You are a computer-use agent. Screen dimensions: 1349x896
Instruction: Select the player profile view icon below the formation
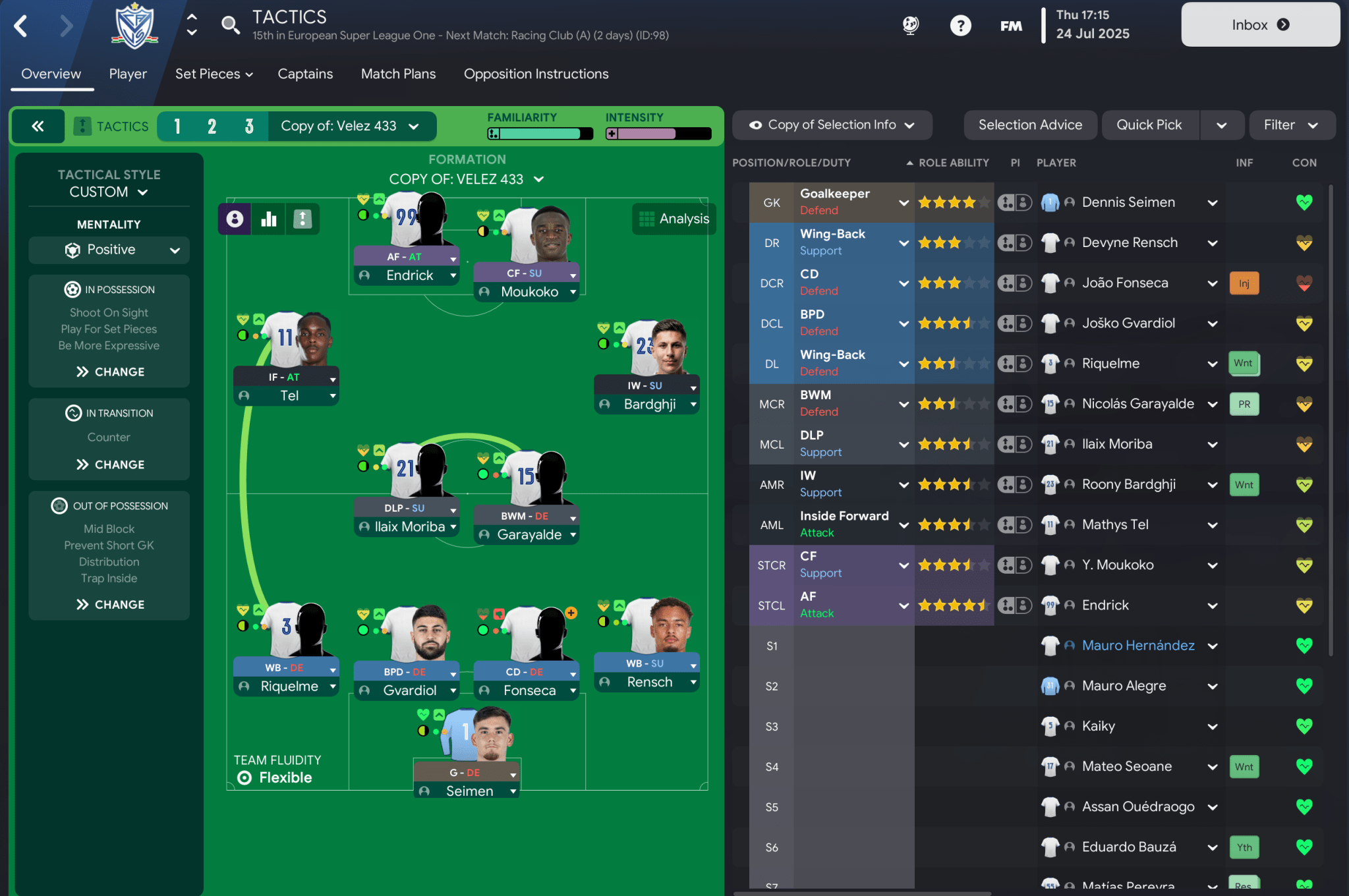tap(235, 218)
